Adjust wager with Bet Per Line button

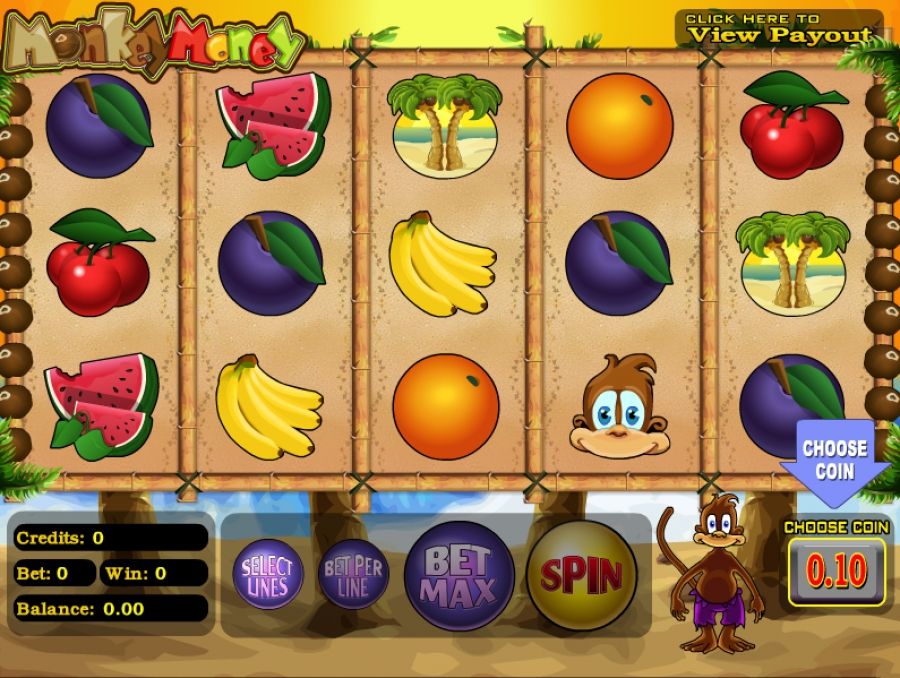353,574
